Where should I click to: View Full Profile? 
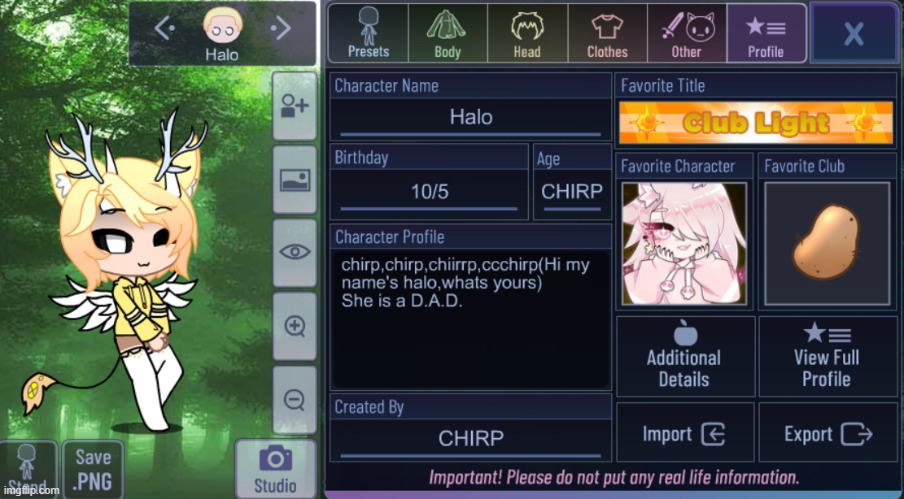pos(826,357)
